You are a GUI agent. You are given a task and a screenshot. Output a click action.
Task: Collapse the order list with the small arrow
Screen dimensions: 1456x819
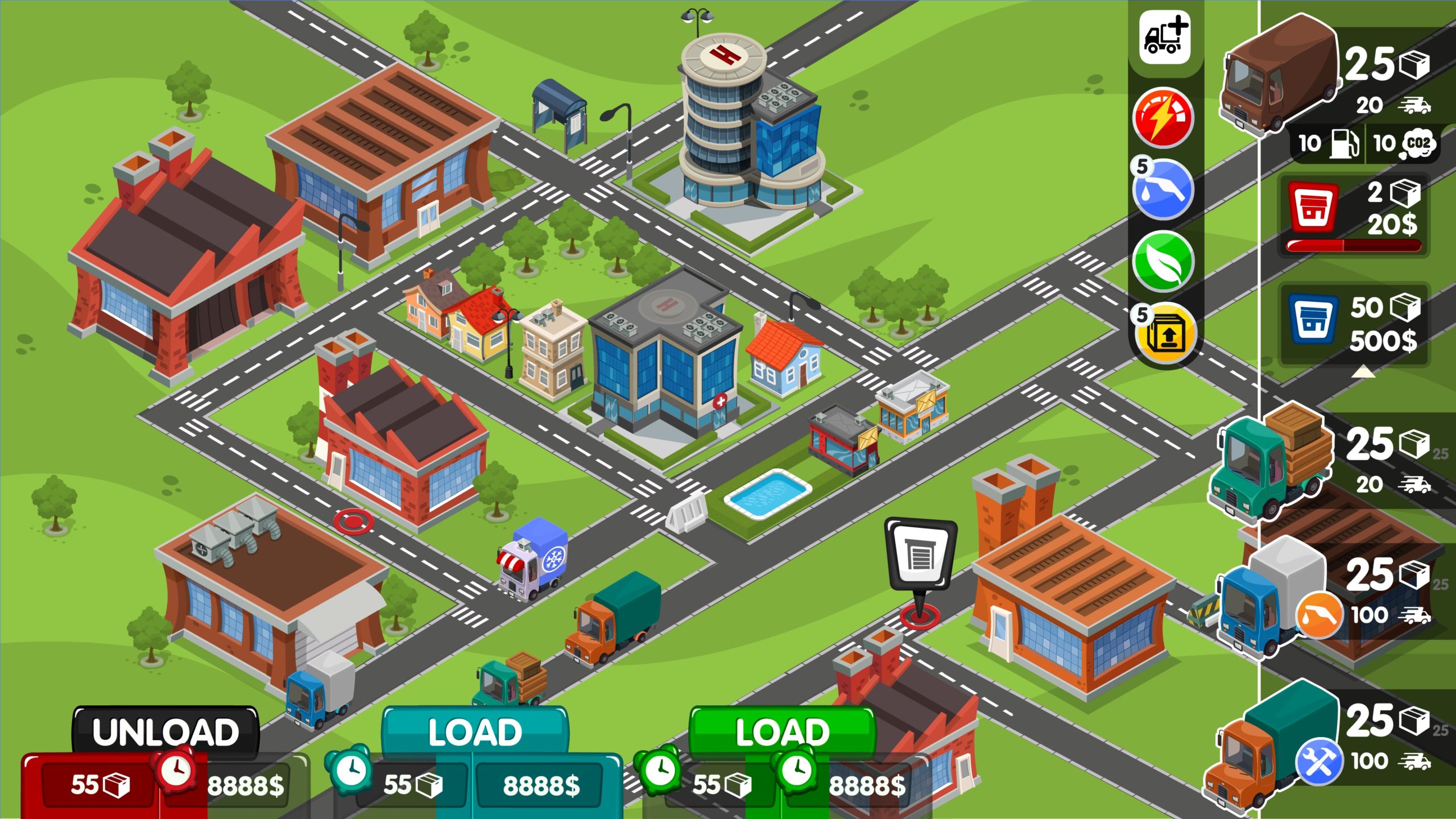[1363, 372]
